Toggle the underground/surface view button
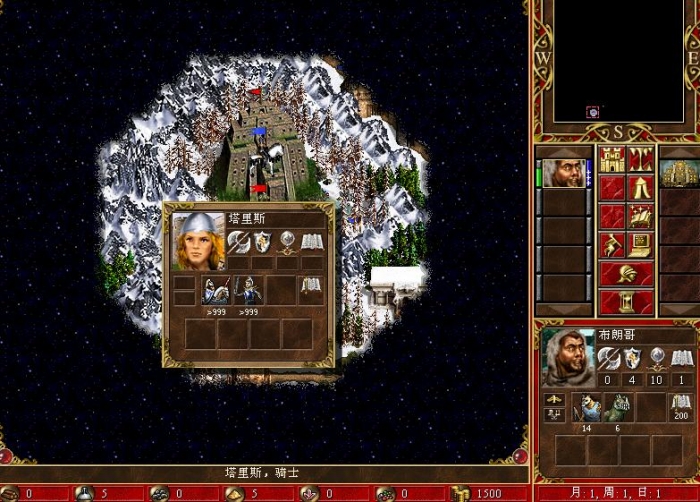This screenshot has height=502, width=700. coord(641,159)
